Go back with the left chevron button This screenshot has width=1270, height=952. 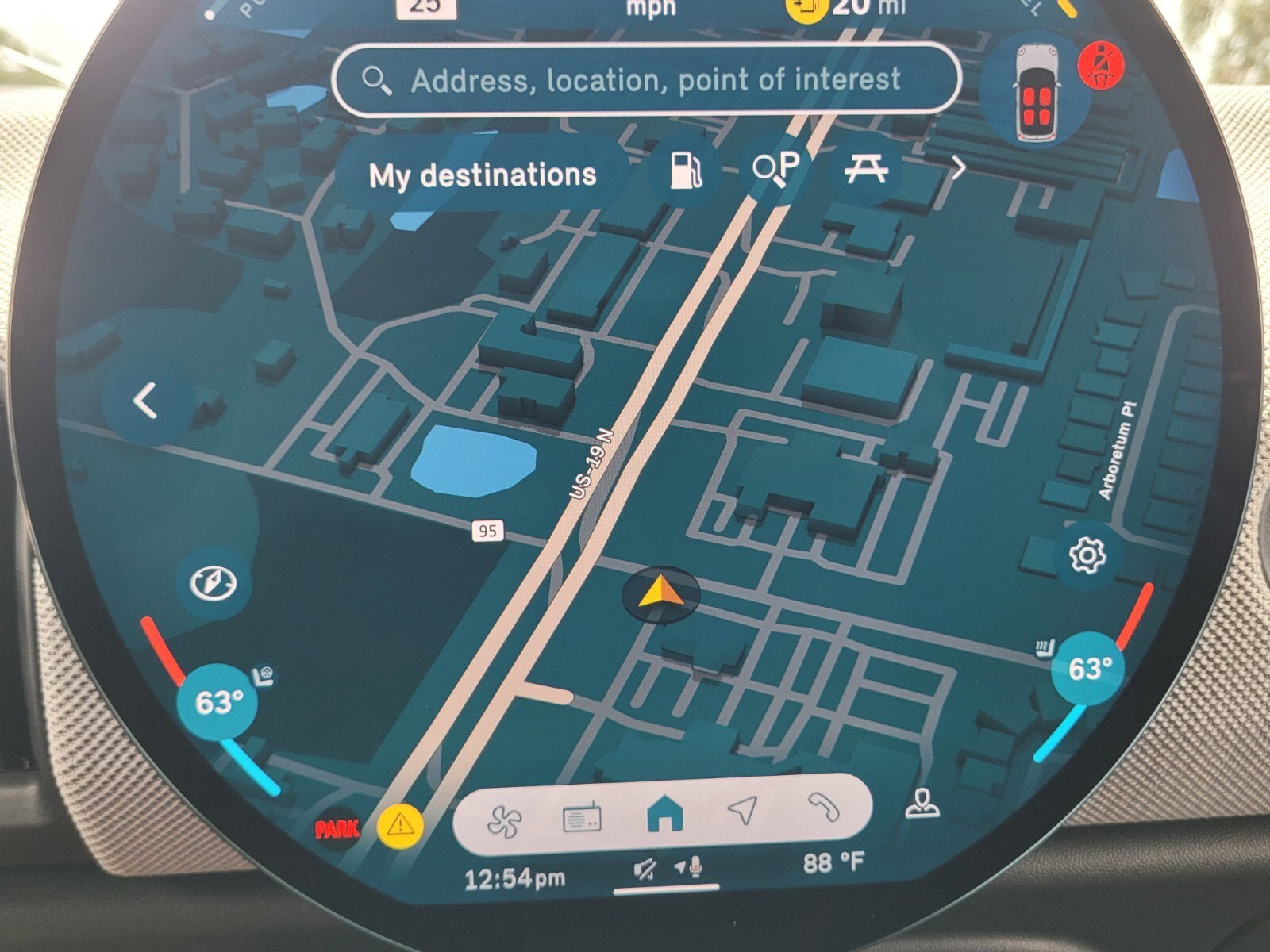click(147, 401)
